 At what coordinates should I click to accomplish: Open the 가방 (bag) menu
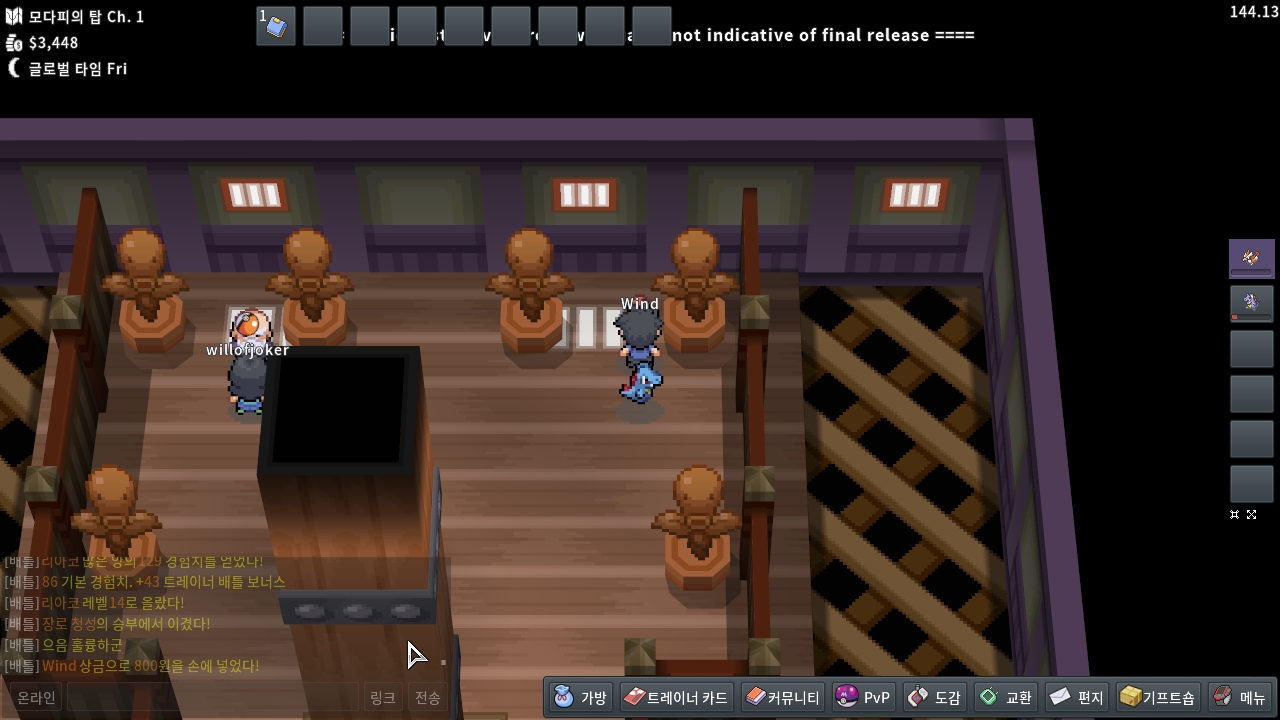tap(580, 697)
